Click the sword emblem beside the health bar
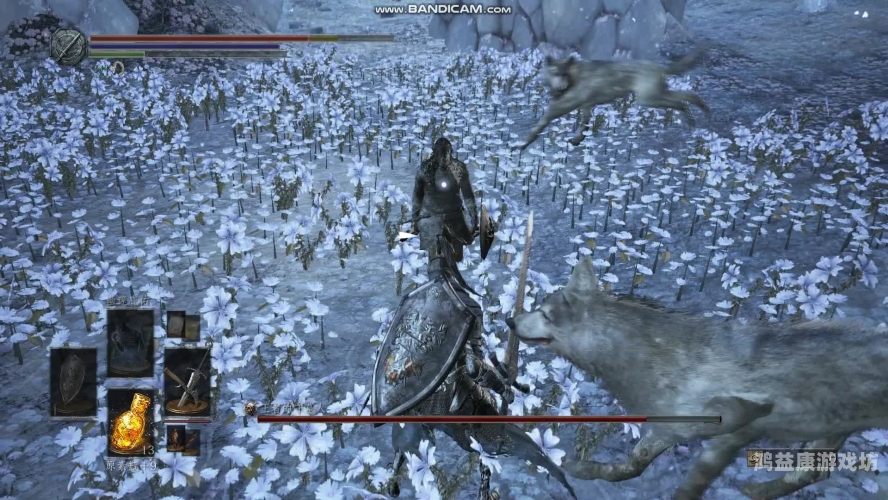Image resolution: width=888 pixels, height=500 pixels. [68, 46]
